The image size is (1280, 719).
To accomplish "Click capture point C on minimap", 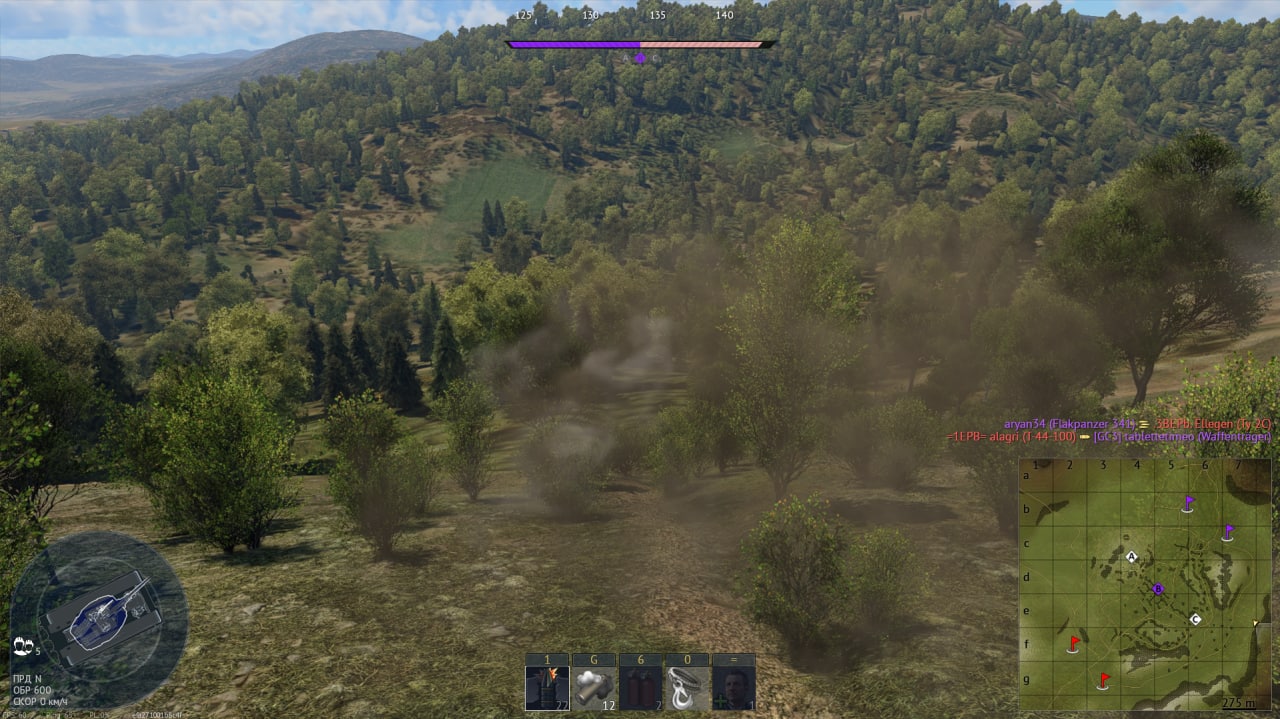I will click(x=1194, y=619).
